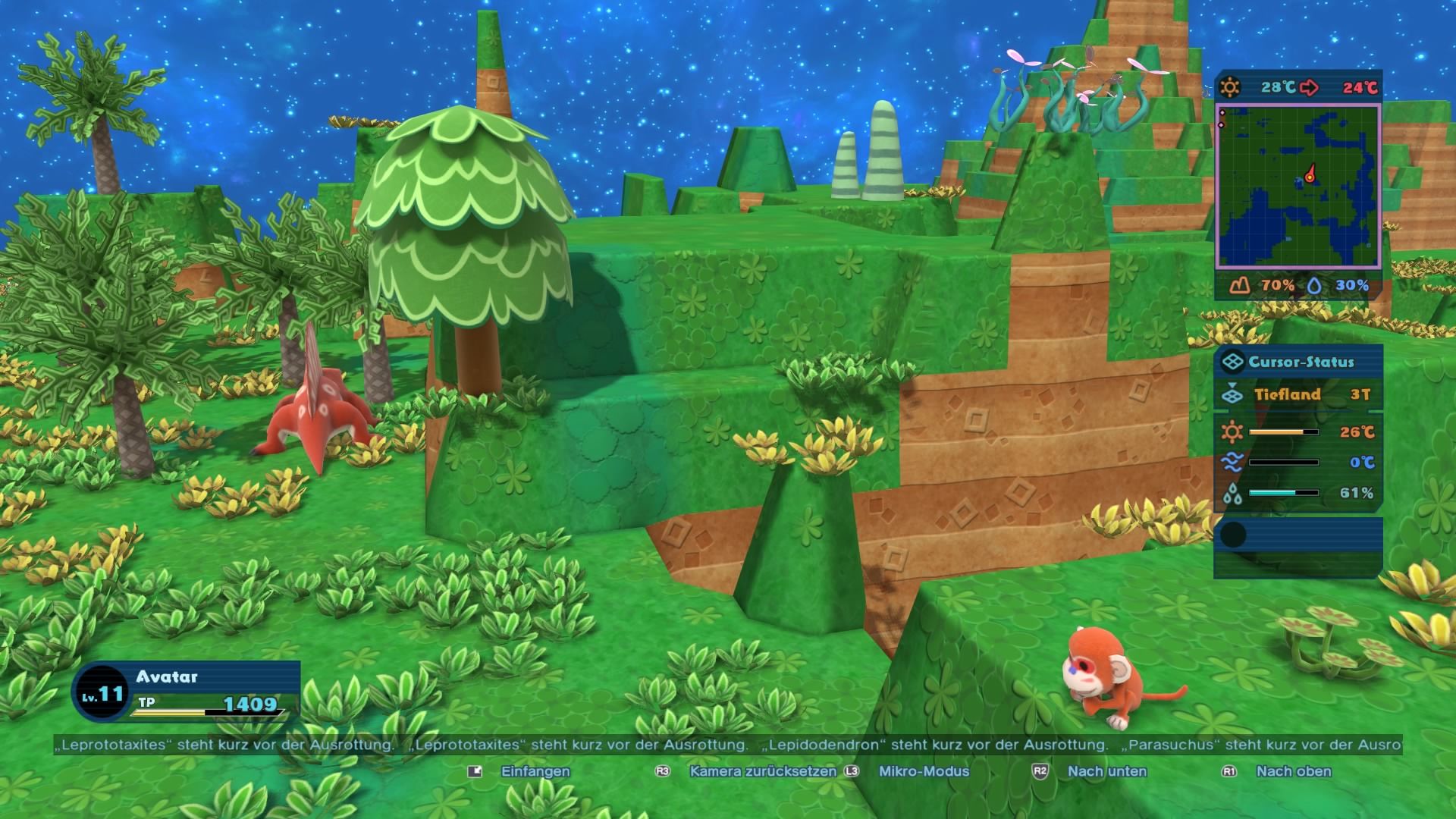Click the Avatar level 11 badge

coord(101,693)
